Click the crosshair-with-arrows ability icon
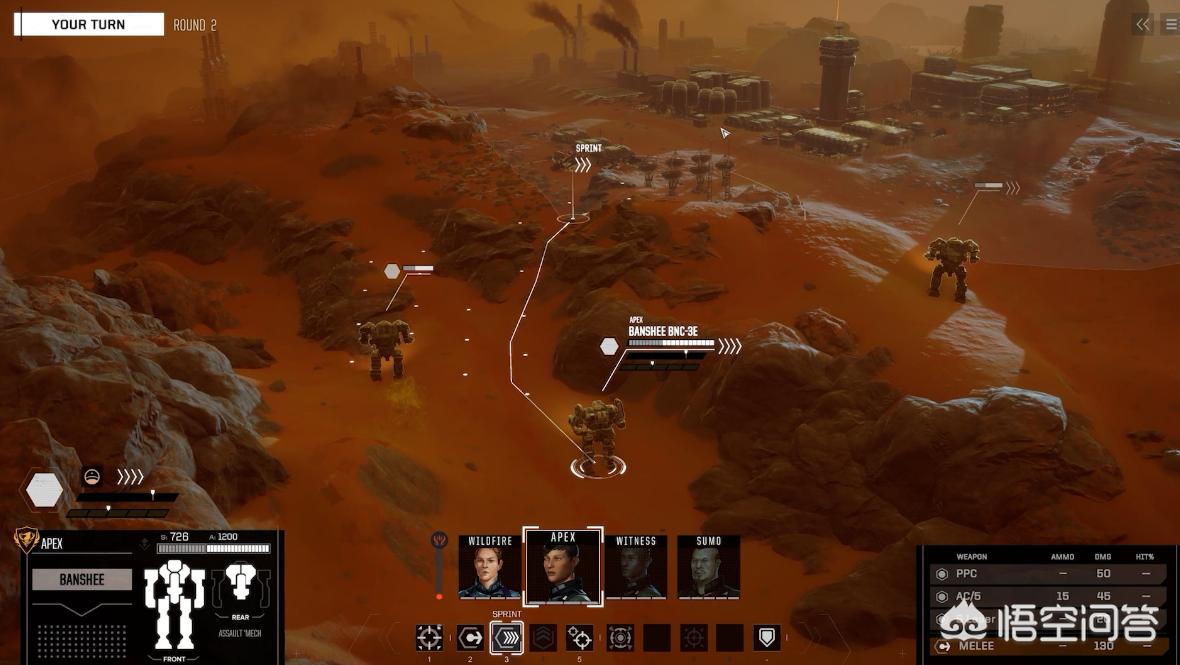The image size is (1180, 665). [x=620, y=638]
